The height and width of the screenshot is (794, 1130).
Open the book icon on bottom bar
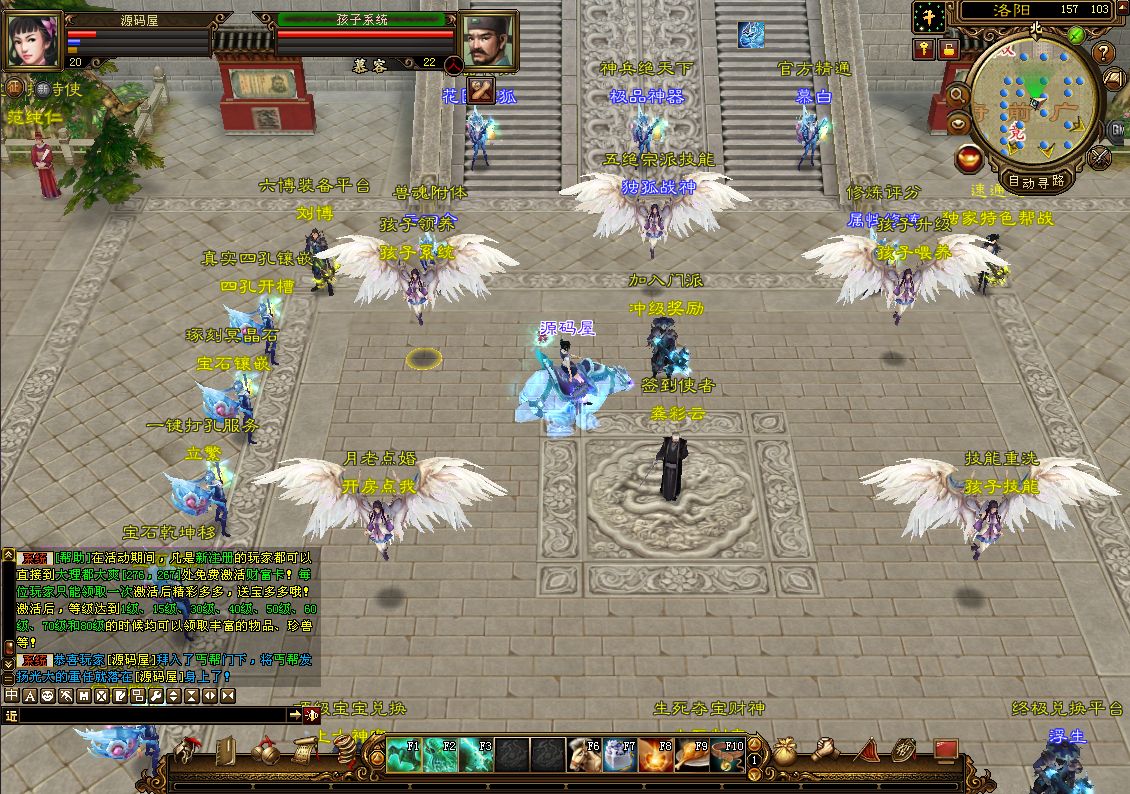tap(225, 750)
